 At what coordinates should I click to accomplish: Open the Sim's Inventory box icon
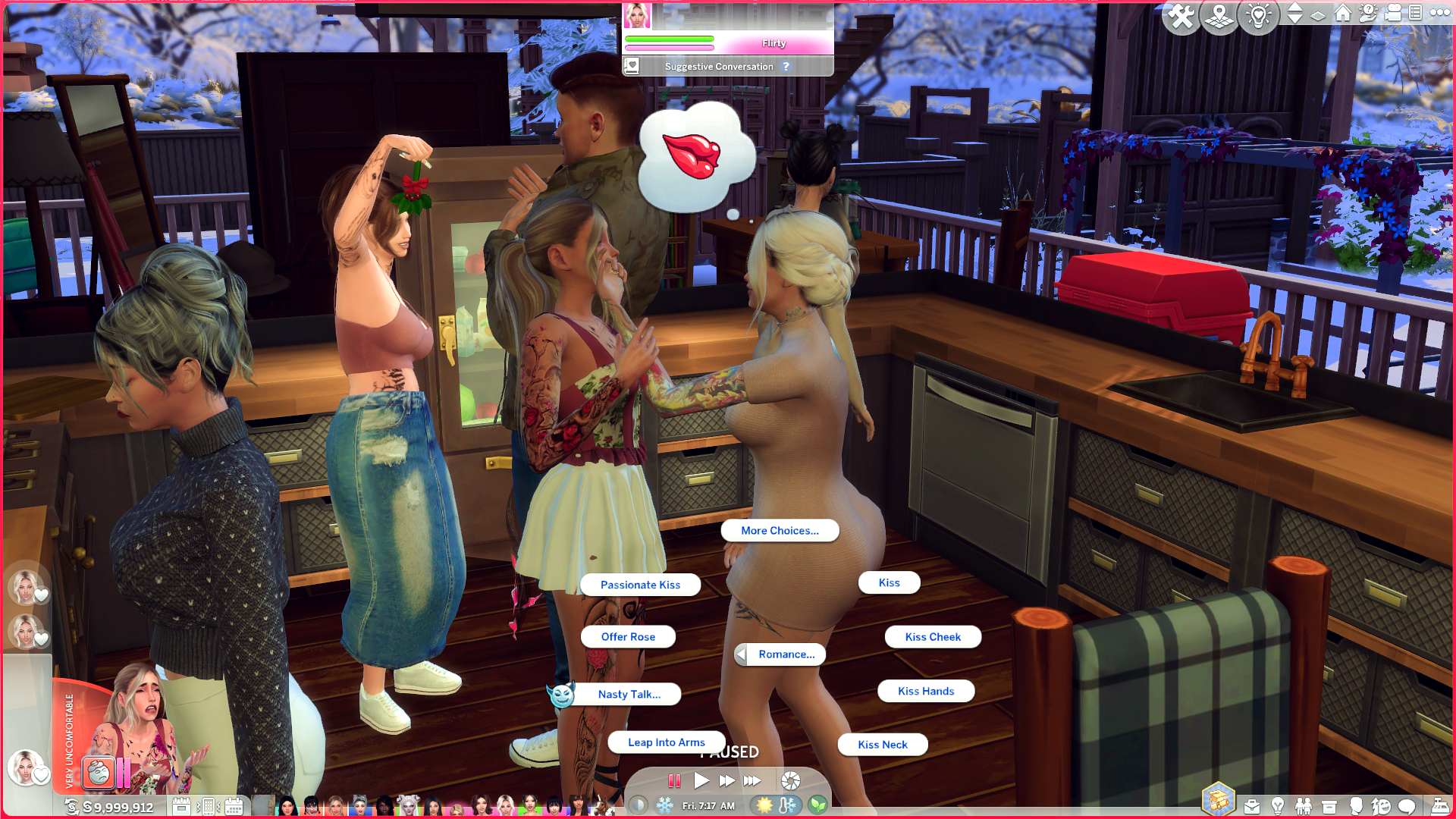coord(1329,805)
